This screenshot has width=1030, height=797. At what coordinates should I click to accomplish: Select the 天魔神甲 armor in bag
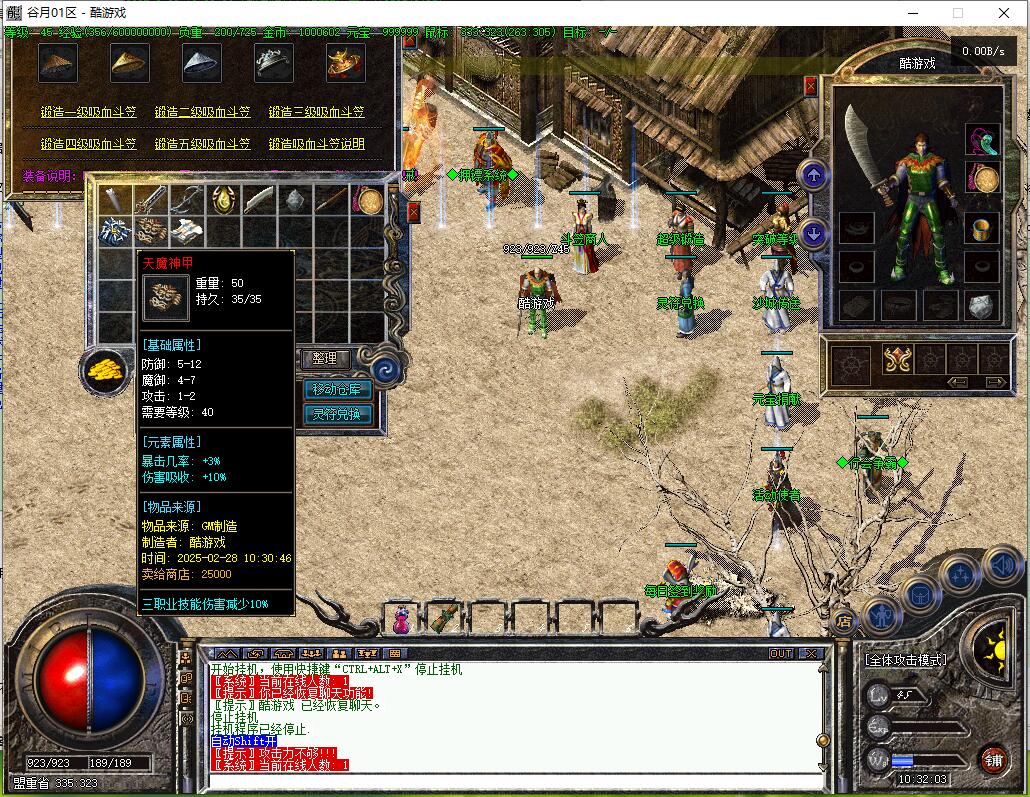tap(151, 232)
